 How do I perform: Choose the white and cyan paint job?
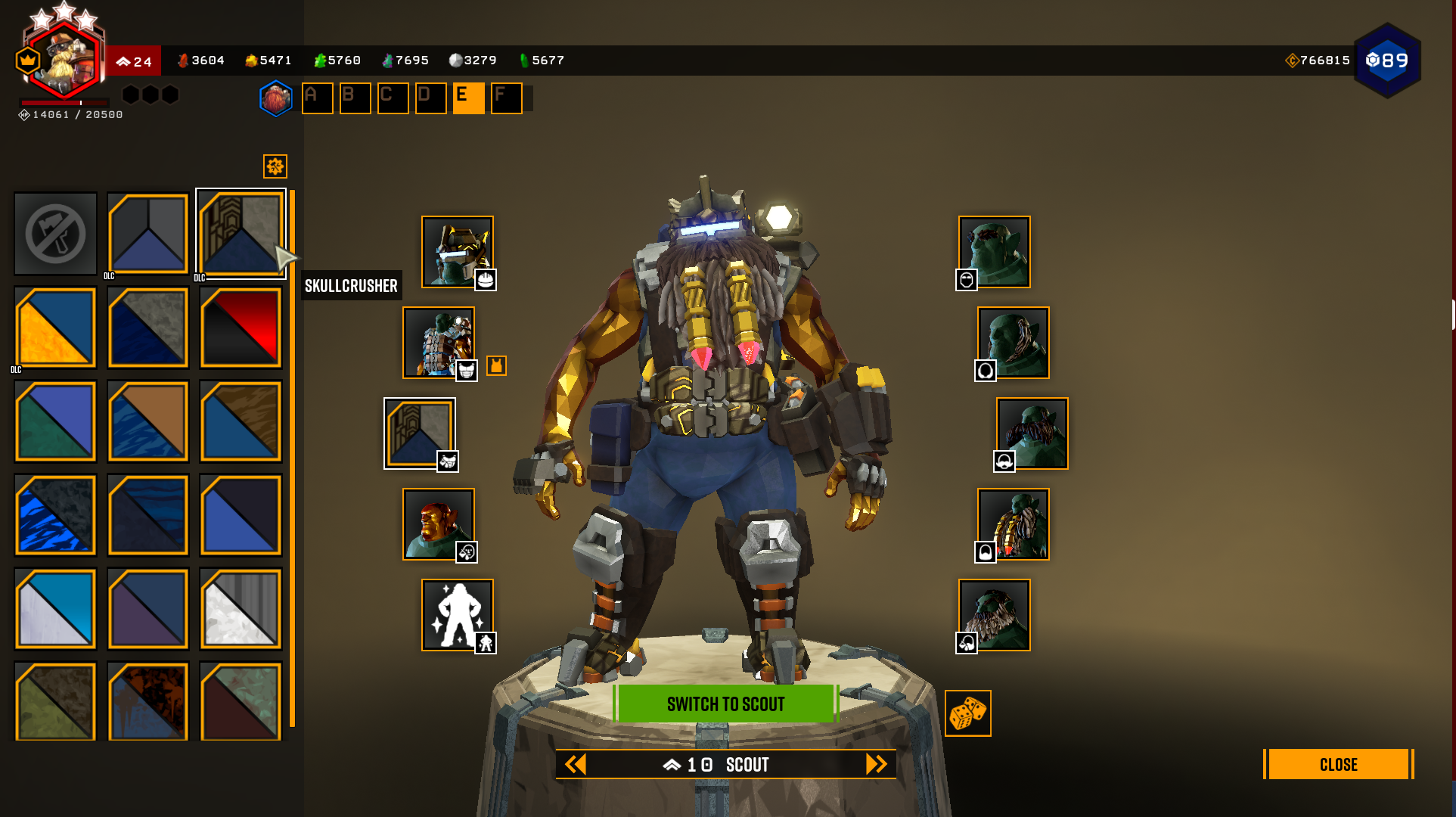tap(55, 609)
